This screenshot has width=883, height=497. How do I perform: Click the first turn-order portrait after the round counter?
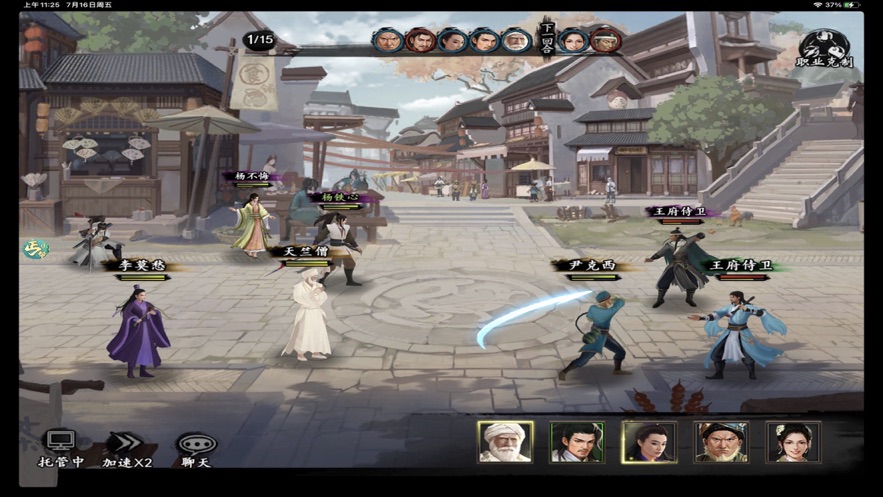(387, 41)
